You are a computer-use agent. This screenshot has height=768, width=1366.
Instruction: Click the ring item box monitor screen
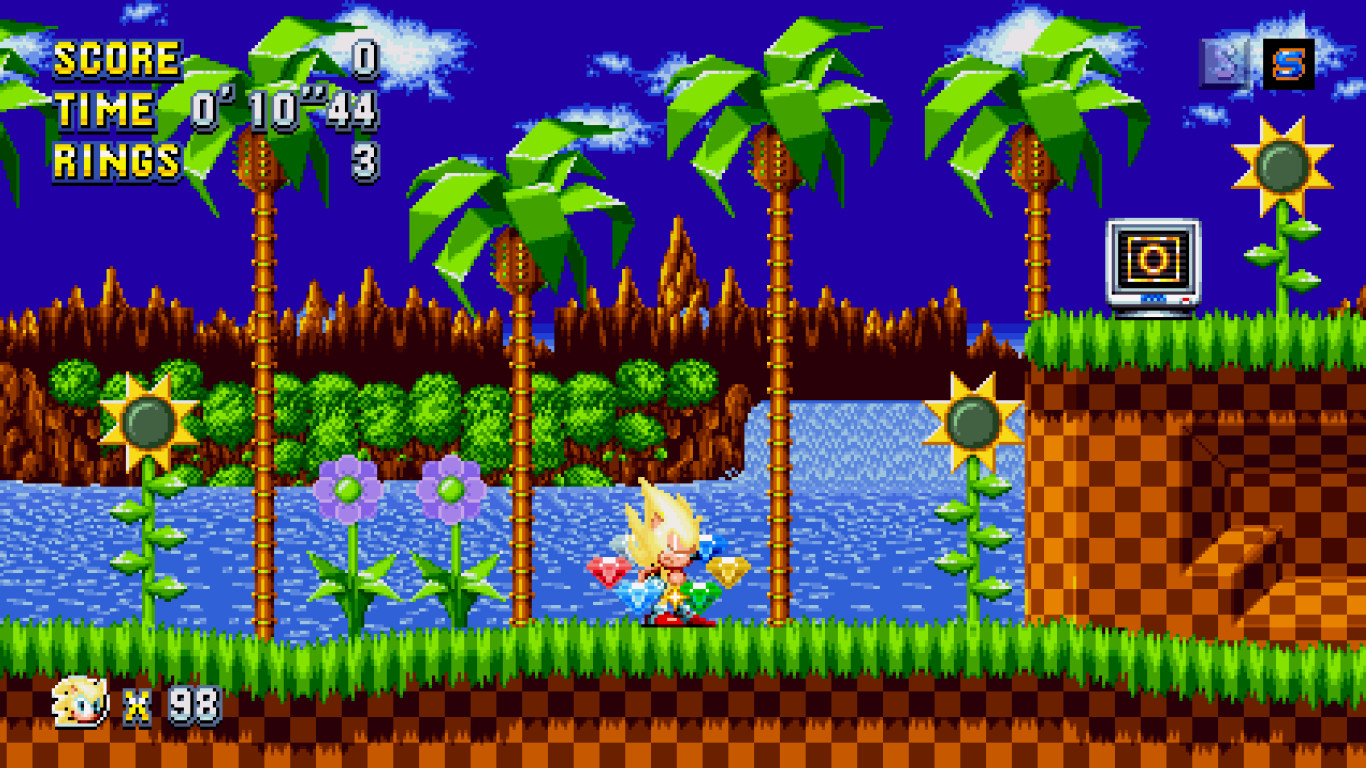(1153, 260)
